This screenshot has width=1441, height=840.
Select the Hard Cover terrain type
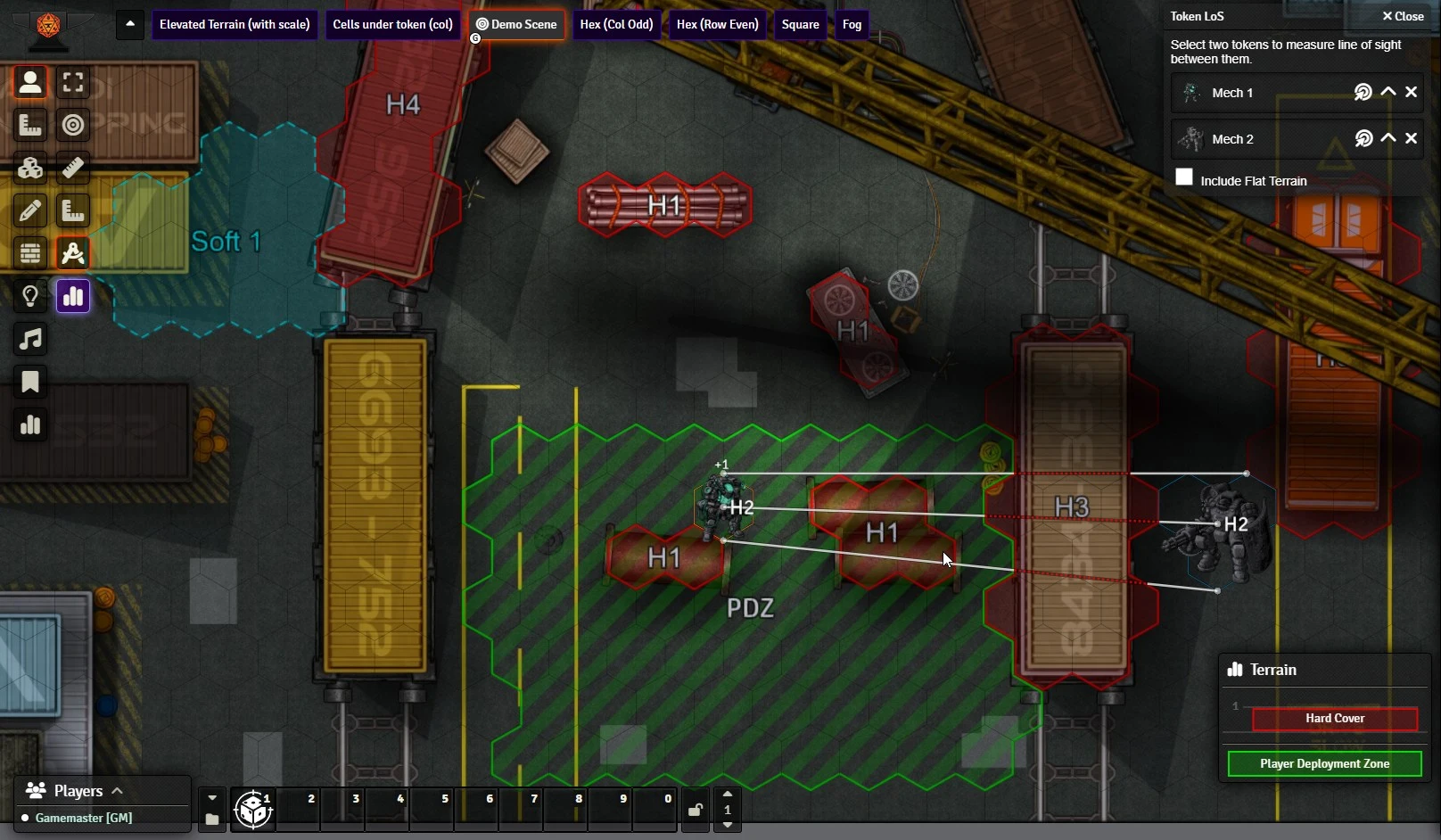point(1334,719)
